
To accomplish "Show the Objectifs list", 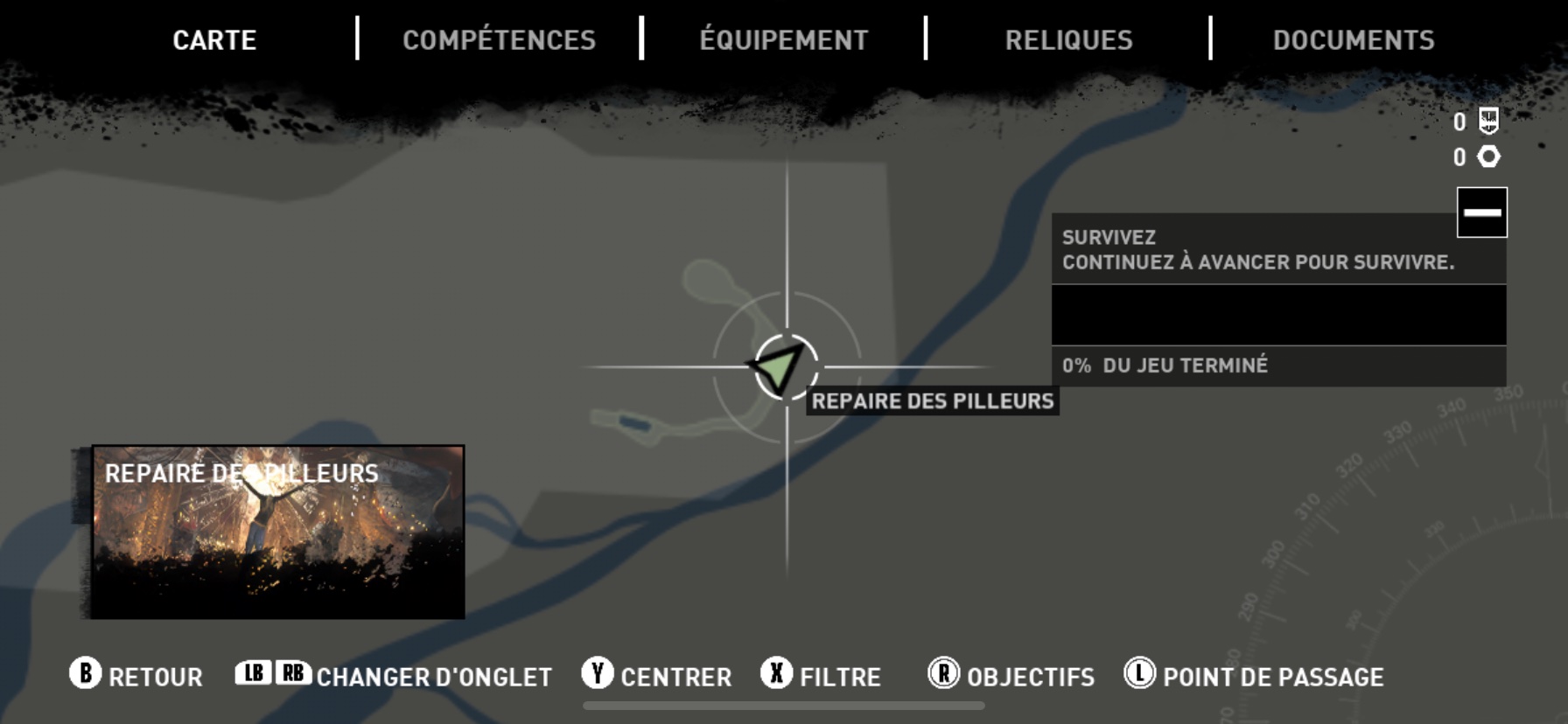I will [1011, 676].
